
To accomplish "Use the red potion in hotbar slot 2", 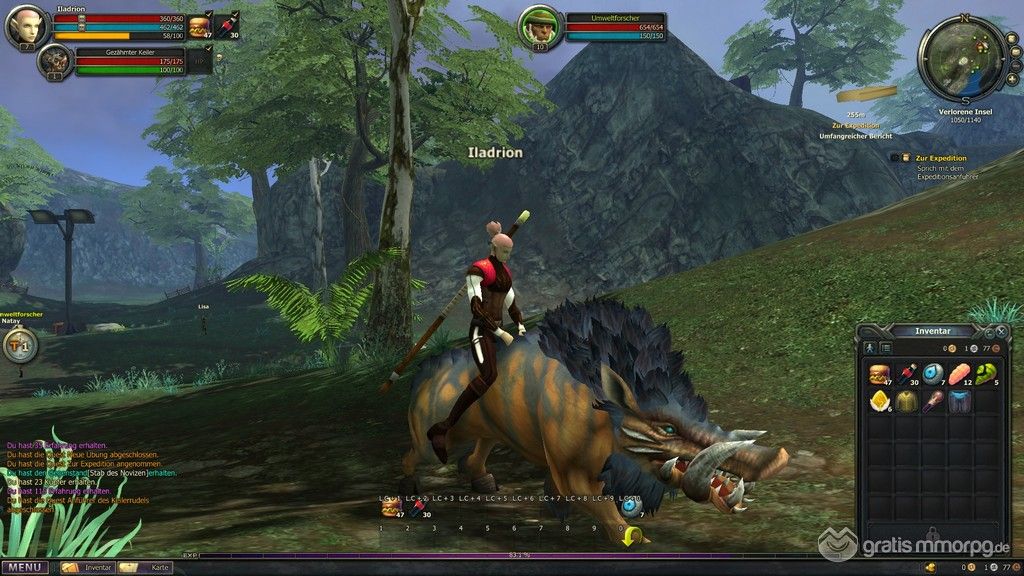I will [x=417, y=509].
